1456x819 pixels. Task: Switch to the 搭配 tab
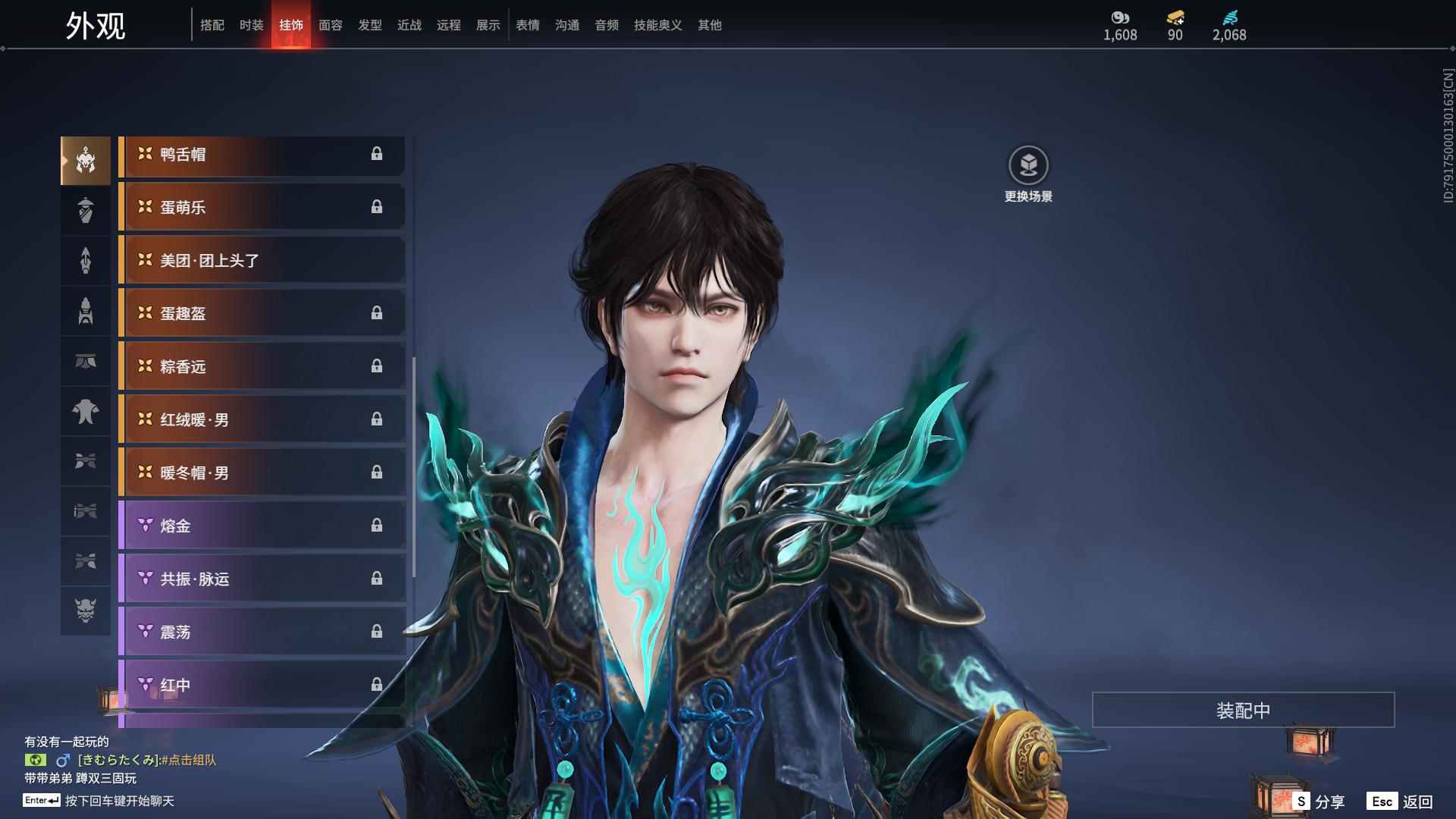[x=212, y=25]
